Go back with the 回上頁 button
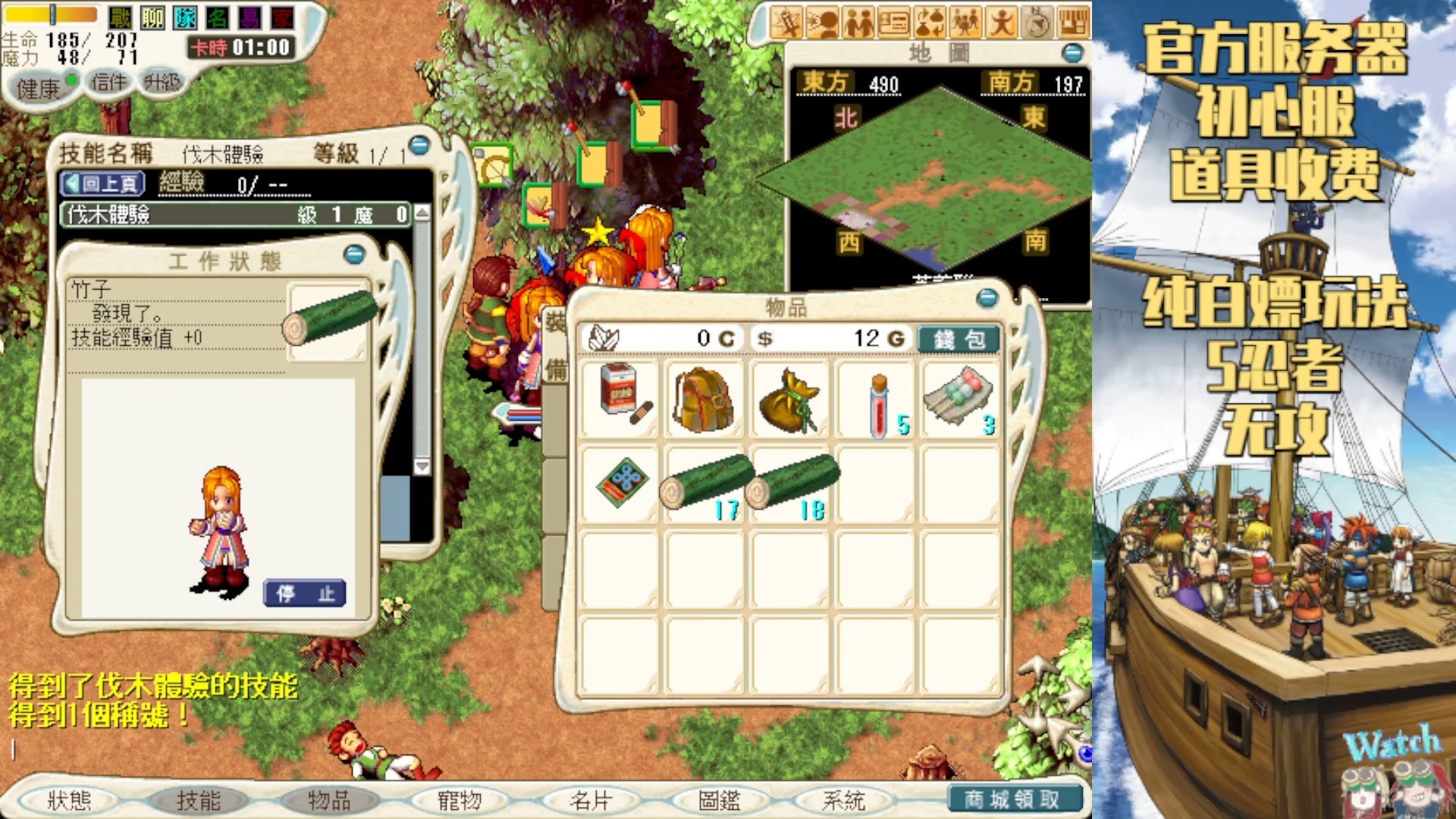 102,184
